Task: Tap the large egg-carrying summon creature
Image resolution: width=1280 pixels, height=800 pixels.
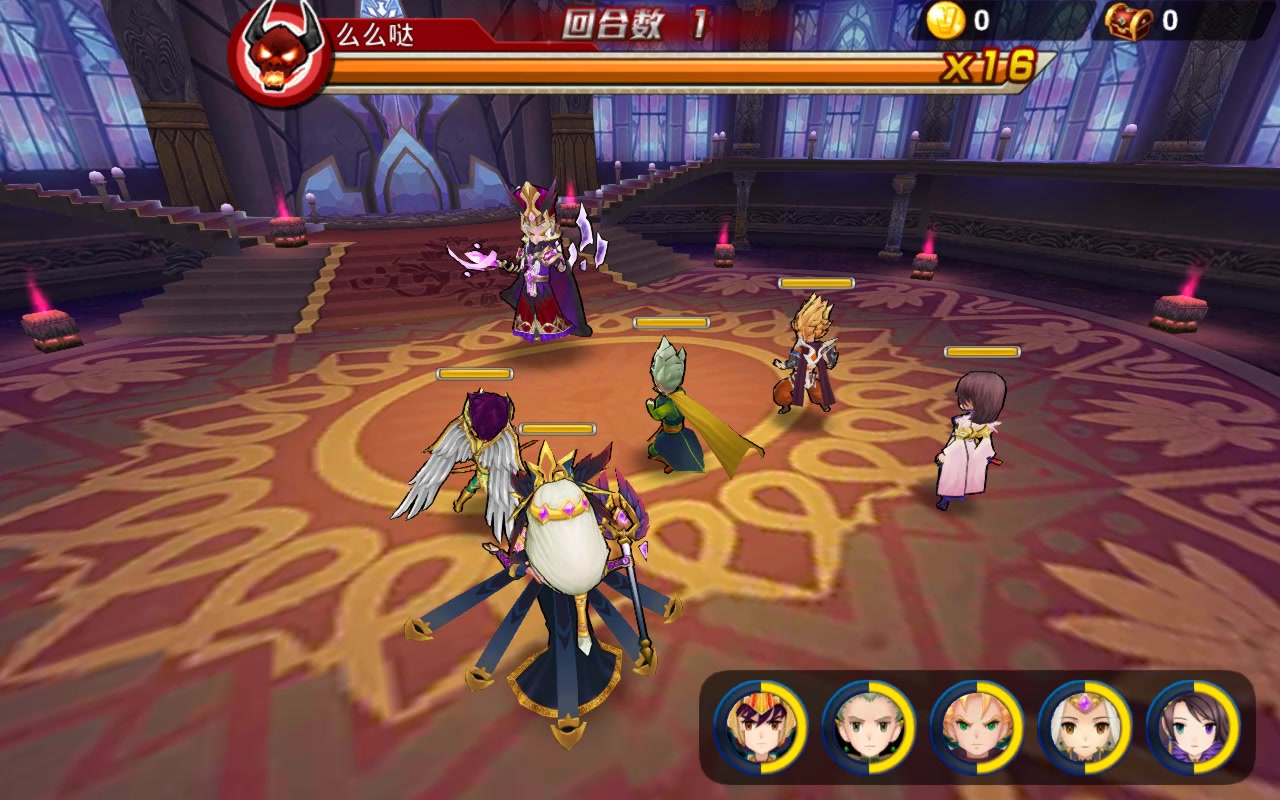Action: pyautogui.click(x=565, y=560)
